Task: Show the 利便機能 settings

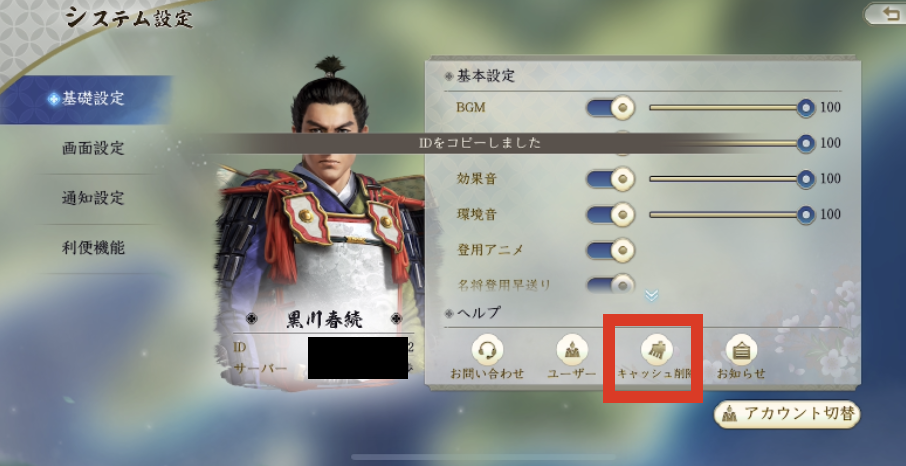Action: [x=93, y=247]
